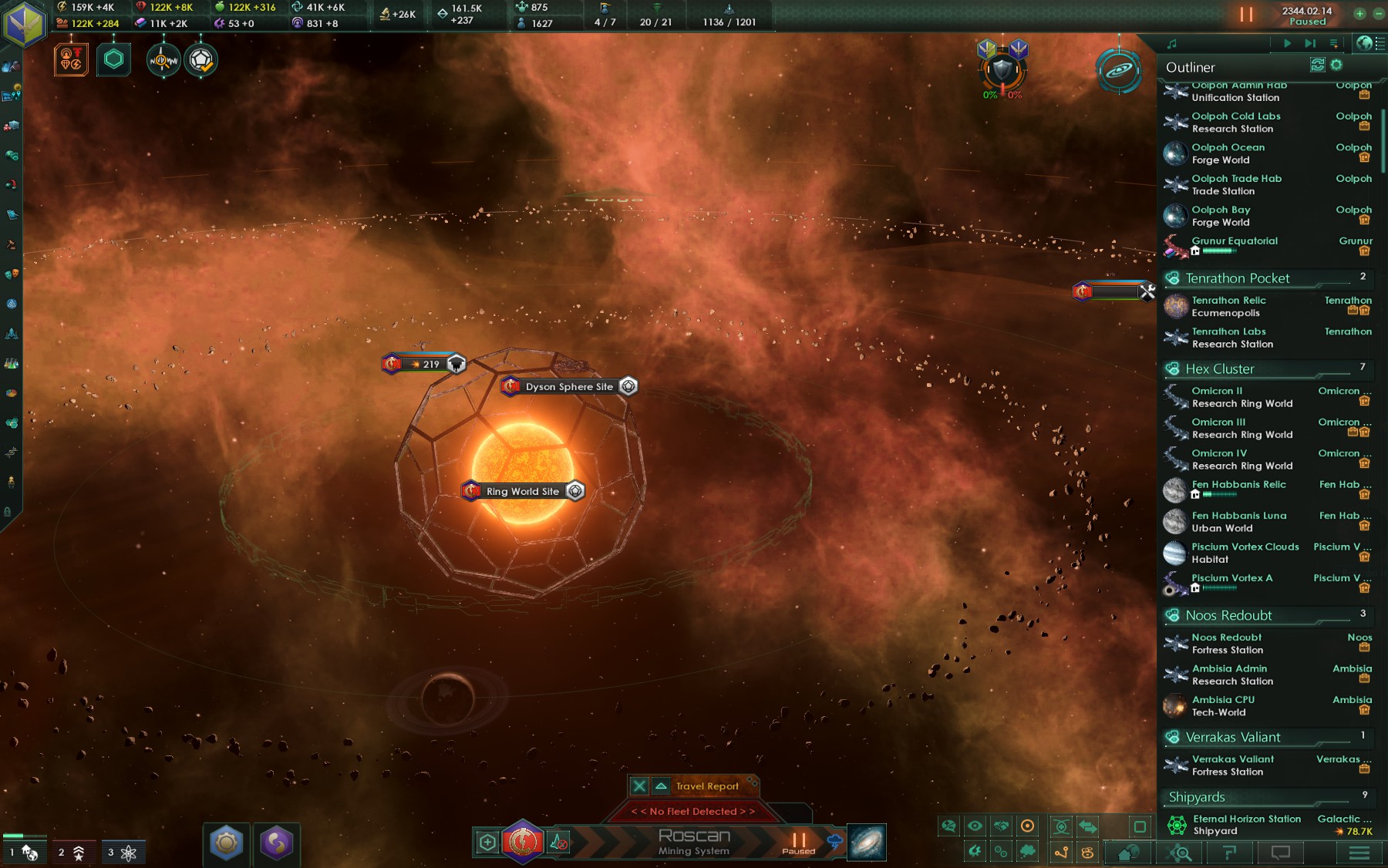Screen dimensions: 1388x868
Task: Increase game speed with plus button
Action: (x=1359, y=14)
